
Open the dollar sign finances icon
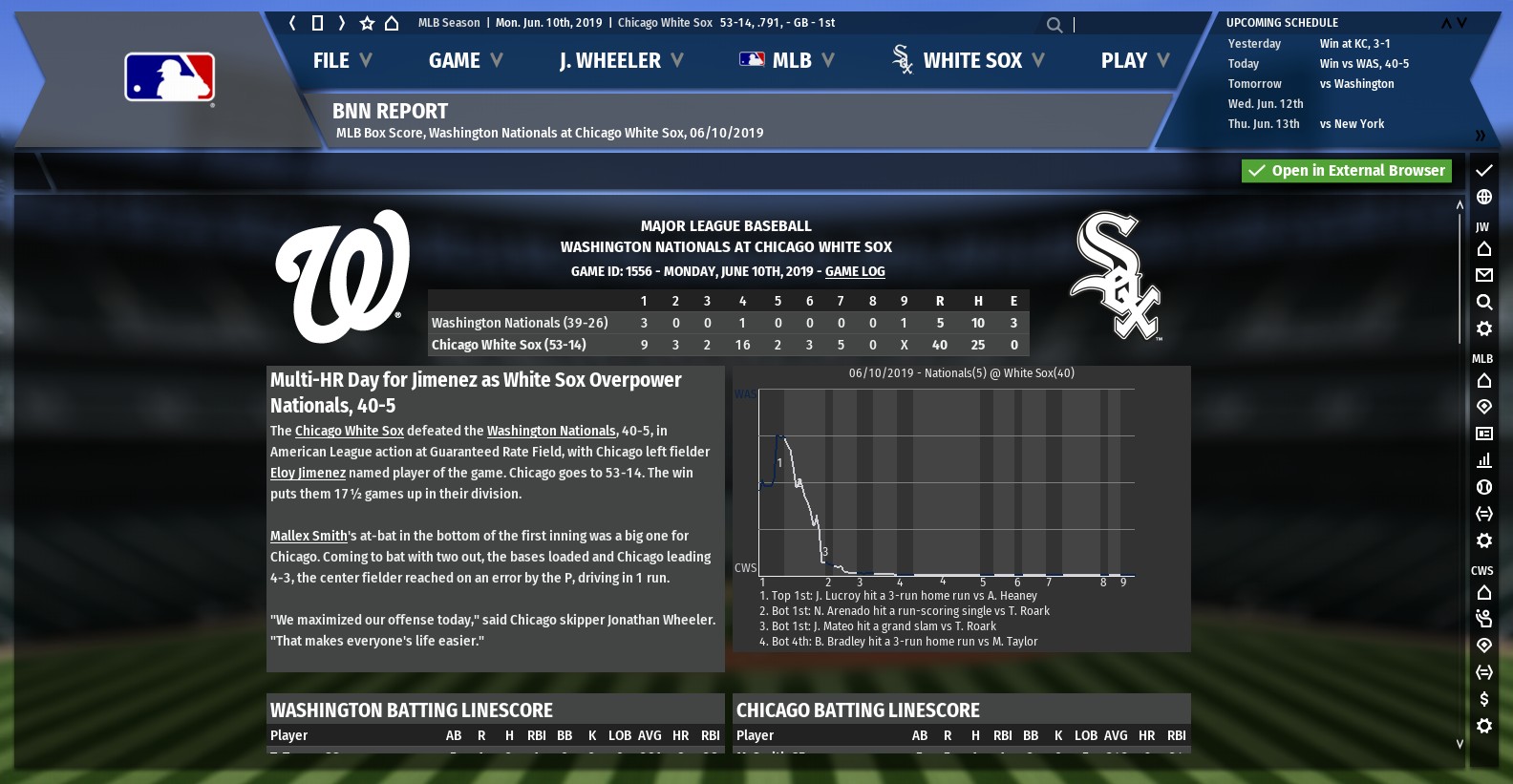click(x=1483, y=699)
